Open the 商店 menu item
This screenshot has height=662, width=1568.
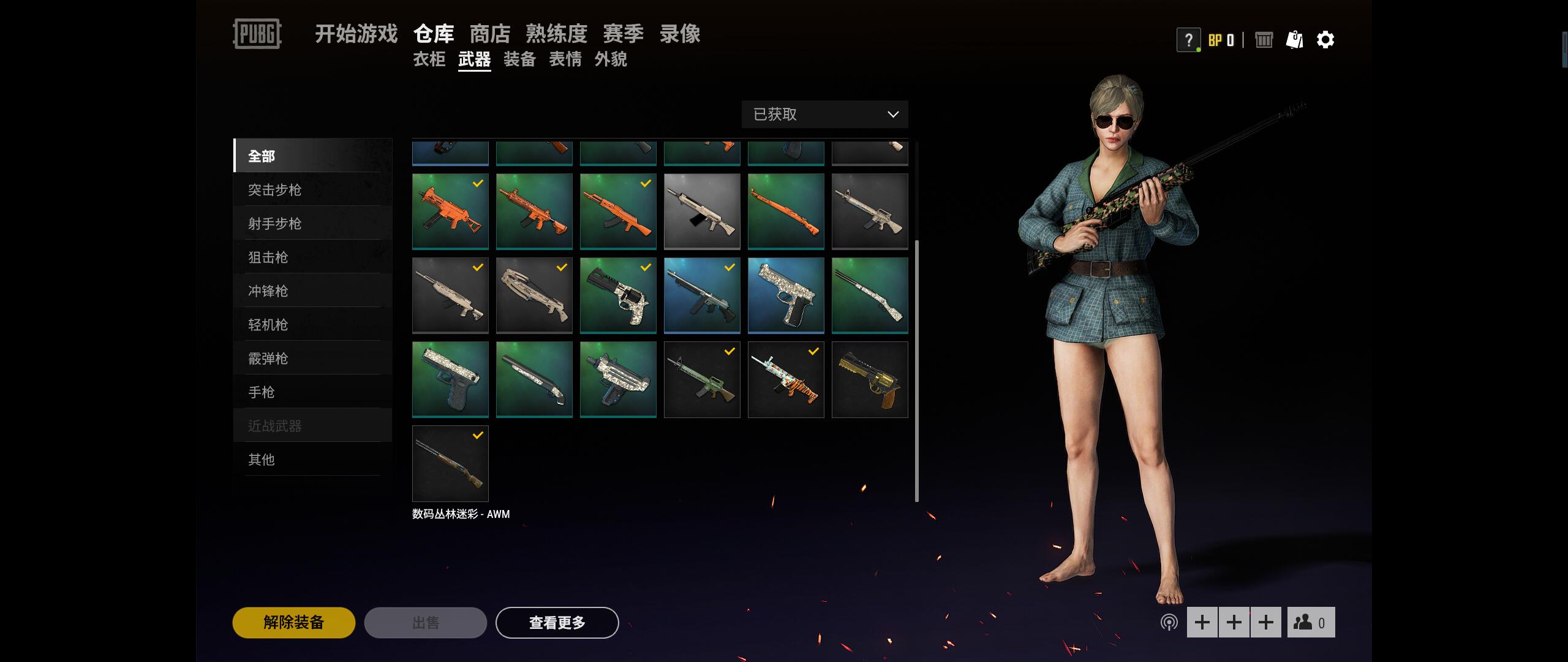[x=490, y=34]
